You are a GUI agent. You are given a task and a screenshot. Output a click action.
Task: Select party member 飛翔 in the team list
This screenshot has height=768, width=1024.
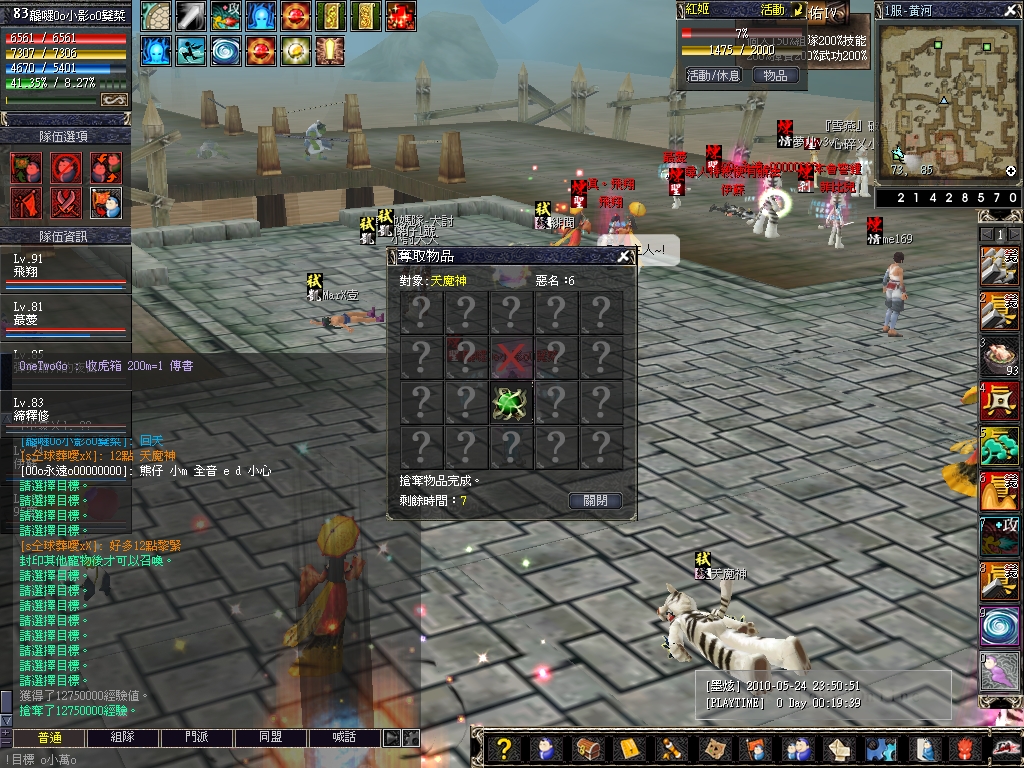pyautogui.click(x=65, y=265)
